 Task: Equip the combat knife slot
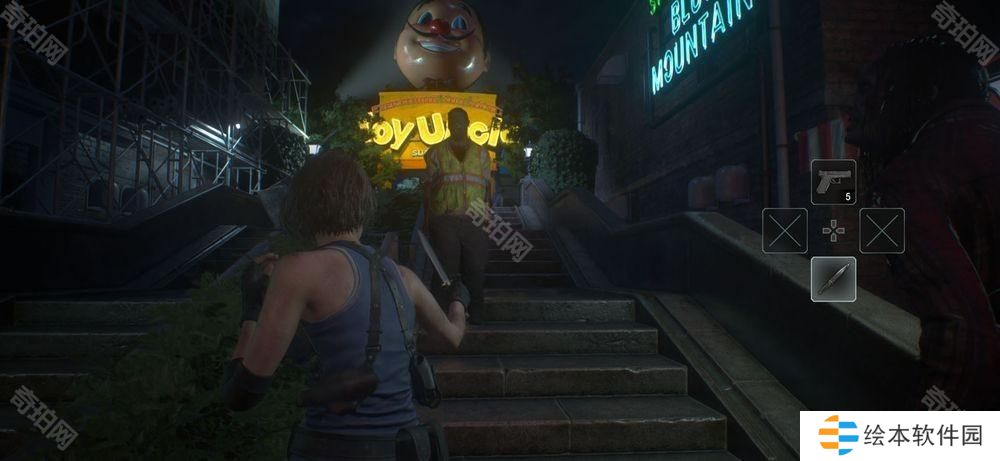(x=833, y=279)
